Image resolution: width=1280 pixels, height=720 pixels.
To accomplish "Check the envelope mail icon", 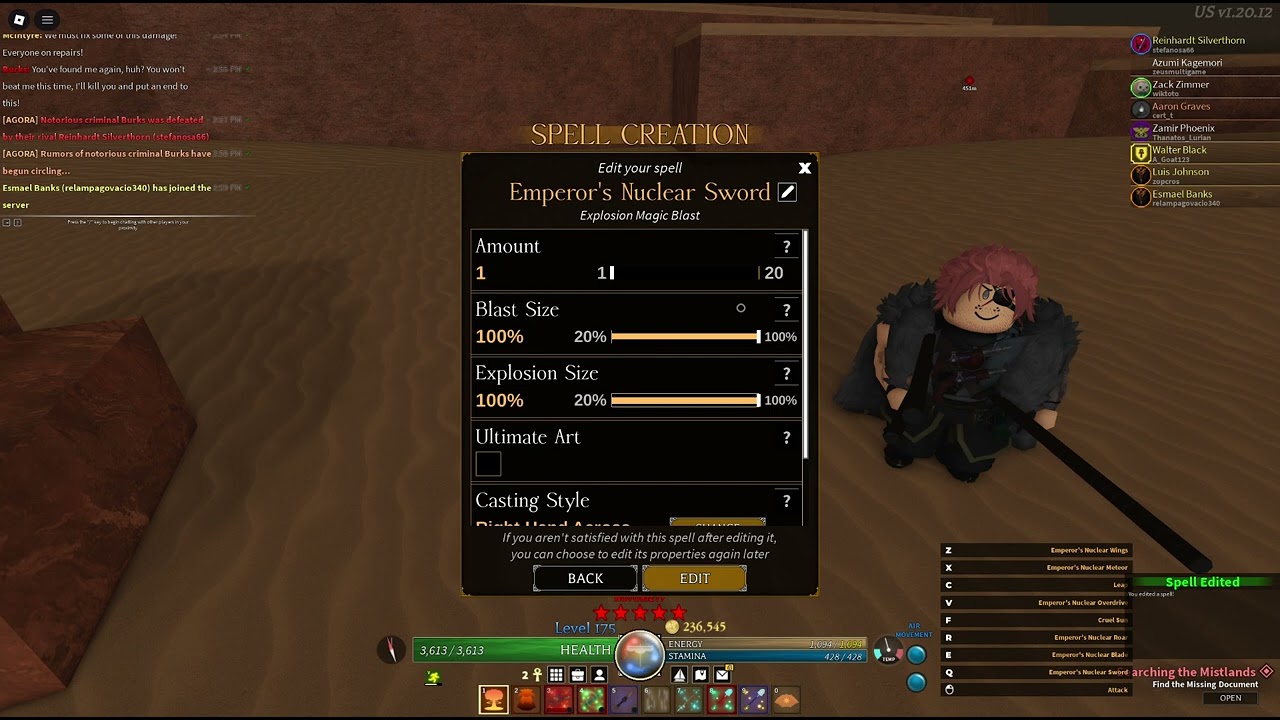I will click(x=722, y=675).
